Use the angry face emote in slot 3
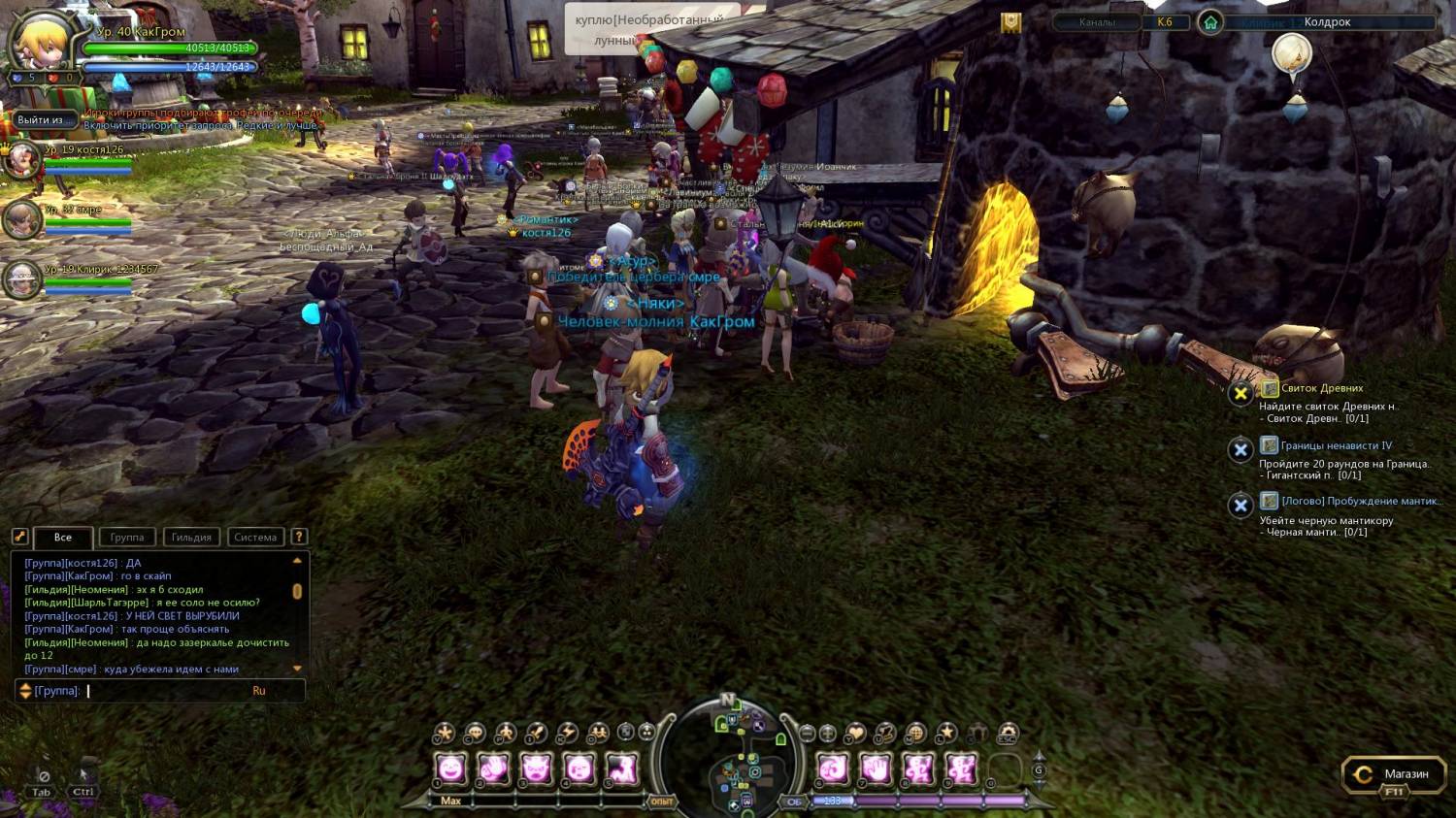 [x=536, y=769]
